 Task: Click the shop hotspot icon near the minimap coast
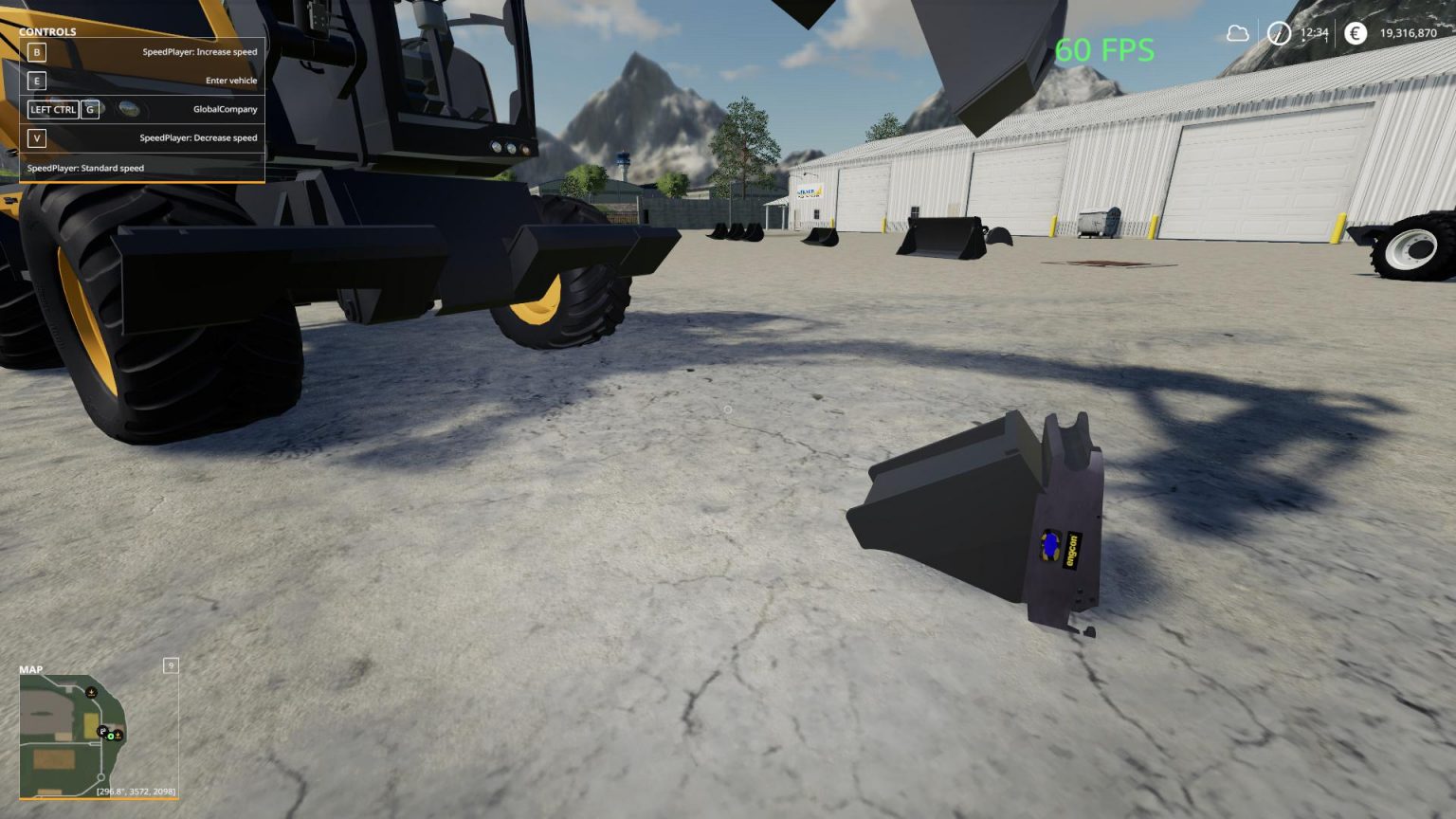coord(118,737)
